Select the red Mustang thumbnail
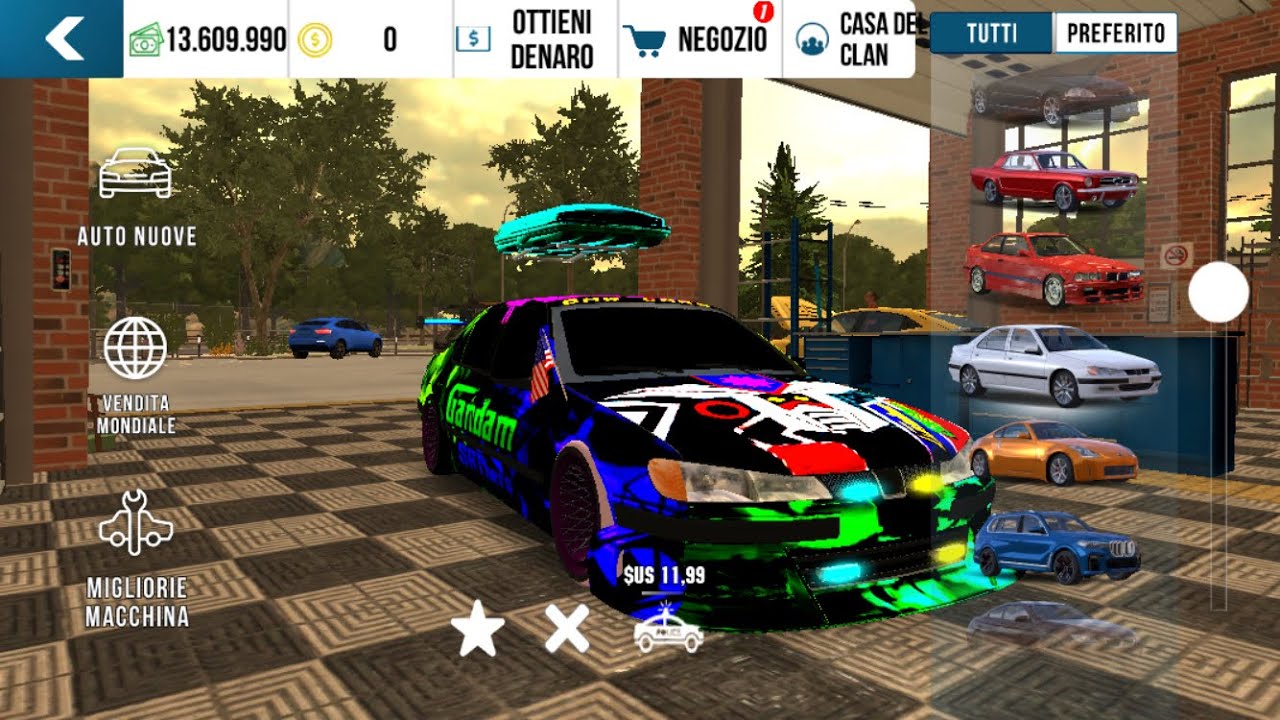The image size is (1280, 720). [1054, 180]
